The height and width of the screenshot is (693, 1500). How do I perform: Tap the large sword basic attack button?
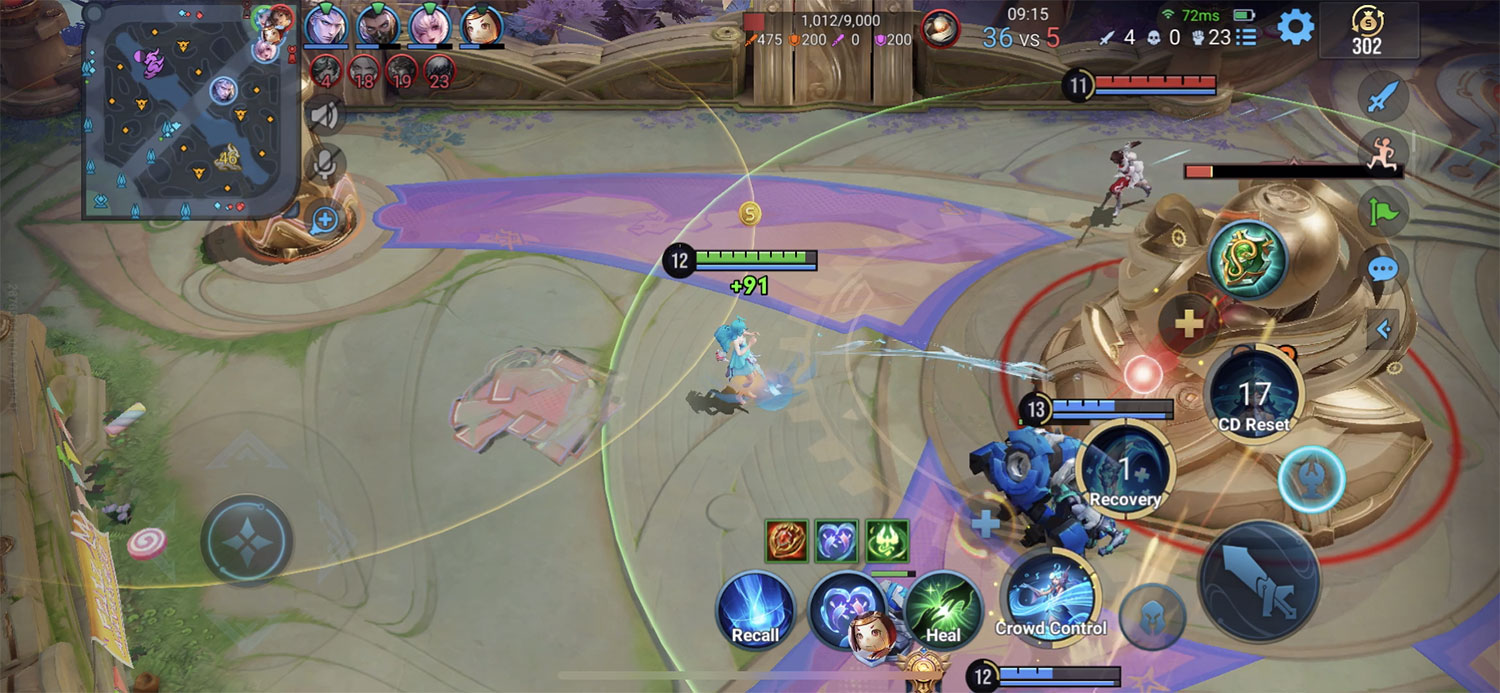coord(1258,581)
